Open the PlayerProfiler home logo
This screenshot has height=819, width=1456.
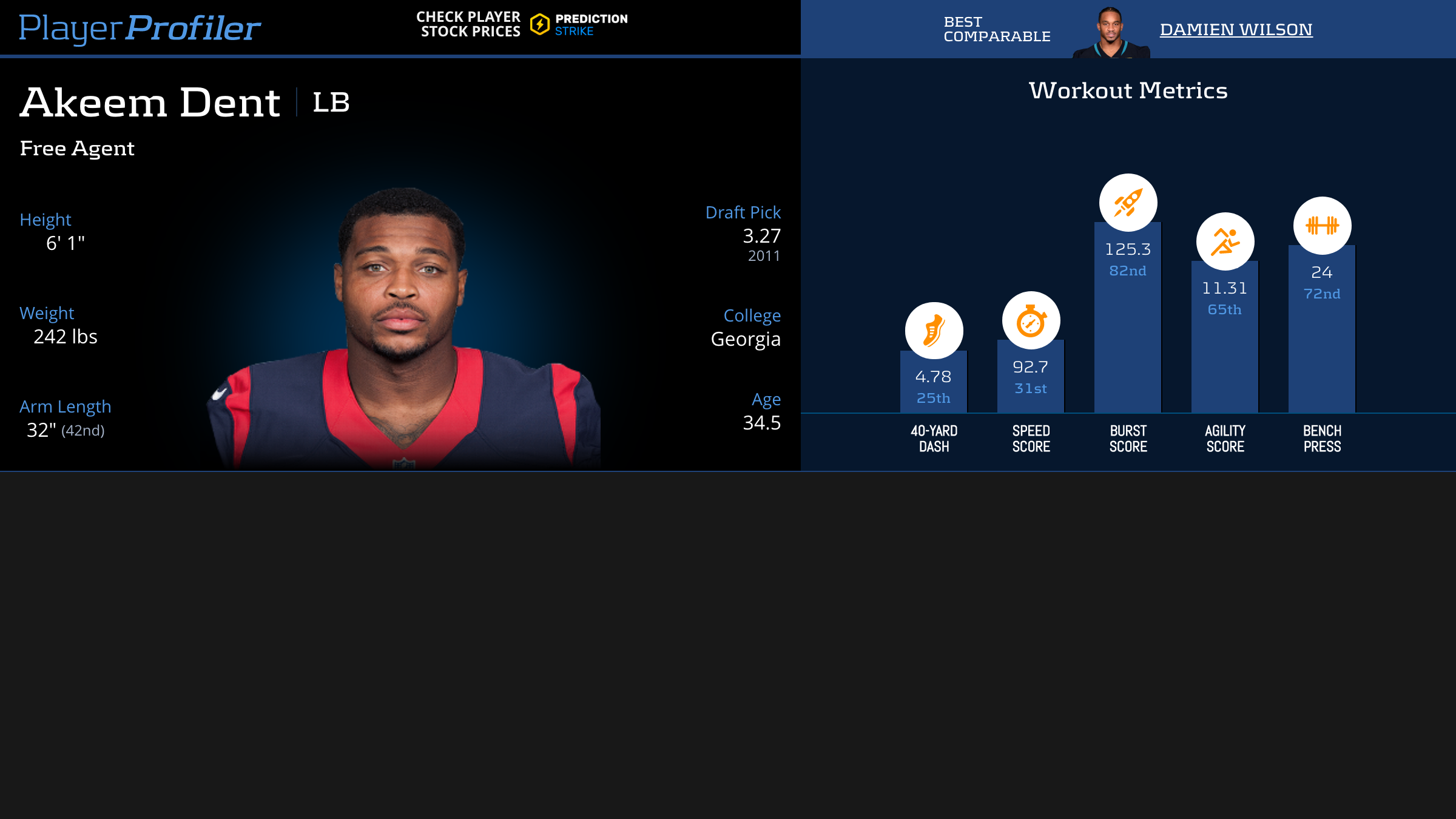tap(140, 28)
